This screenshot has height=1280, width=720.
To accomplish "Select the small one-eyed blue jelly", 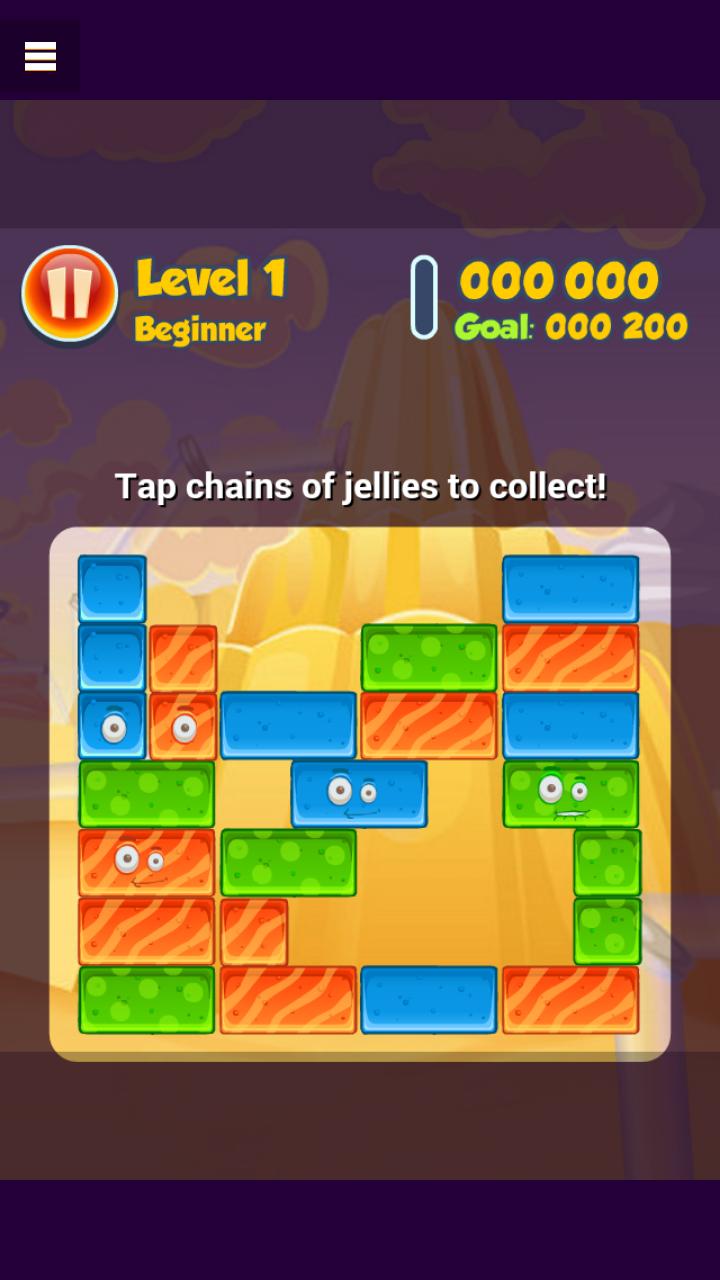I will click(x=112, y=726).
